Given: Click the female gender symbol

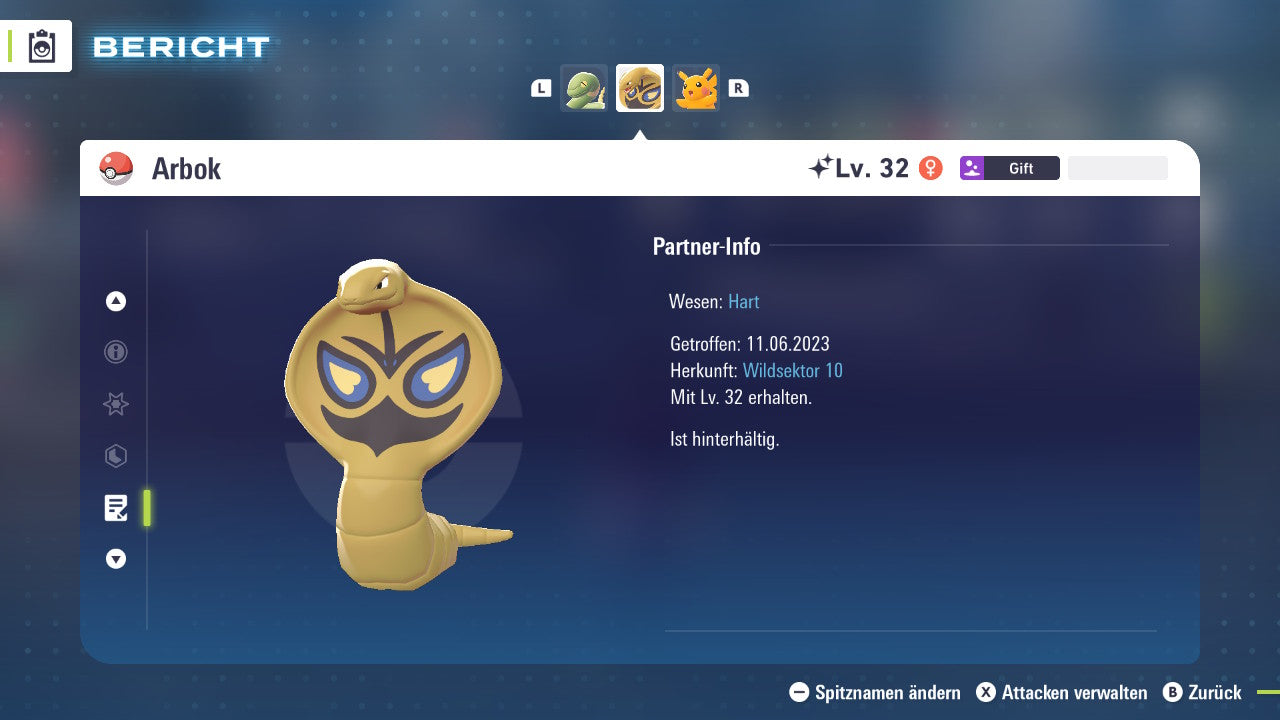Looking at the screenshot, I should 932,168.
